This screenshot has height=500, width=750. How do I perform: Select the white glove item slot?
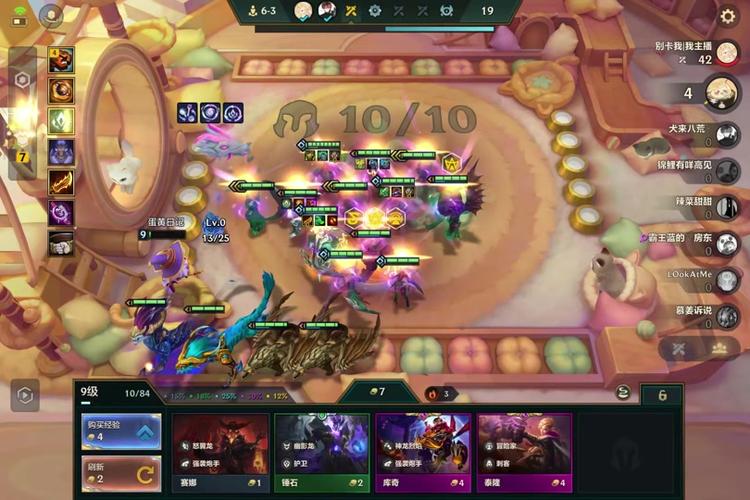[x=61, y=242]
